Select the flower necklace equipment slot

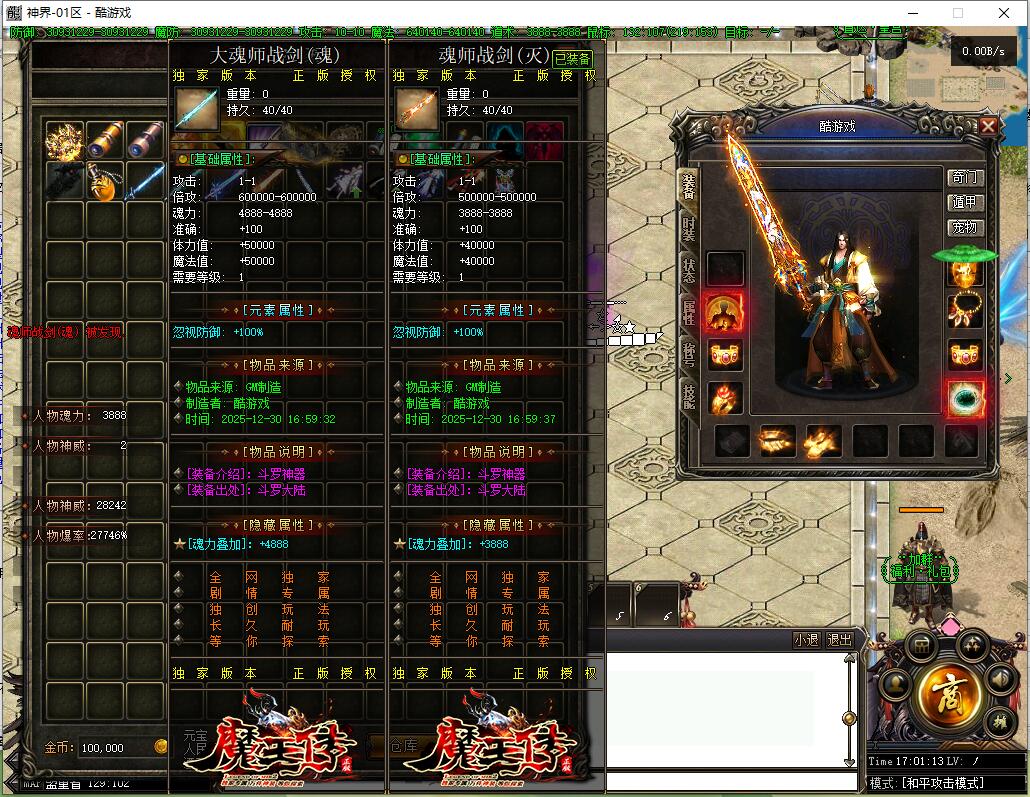click(965, 311)
